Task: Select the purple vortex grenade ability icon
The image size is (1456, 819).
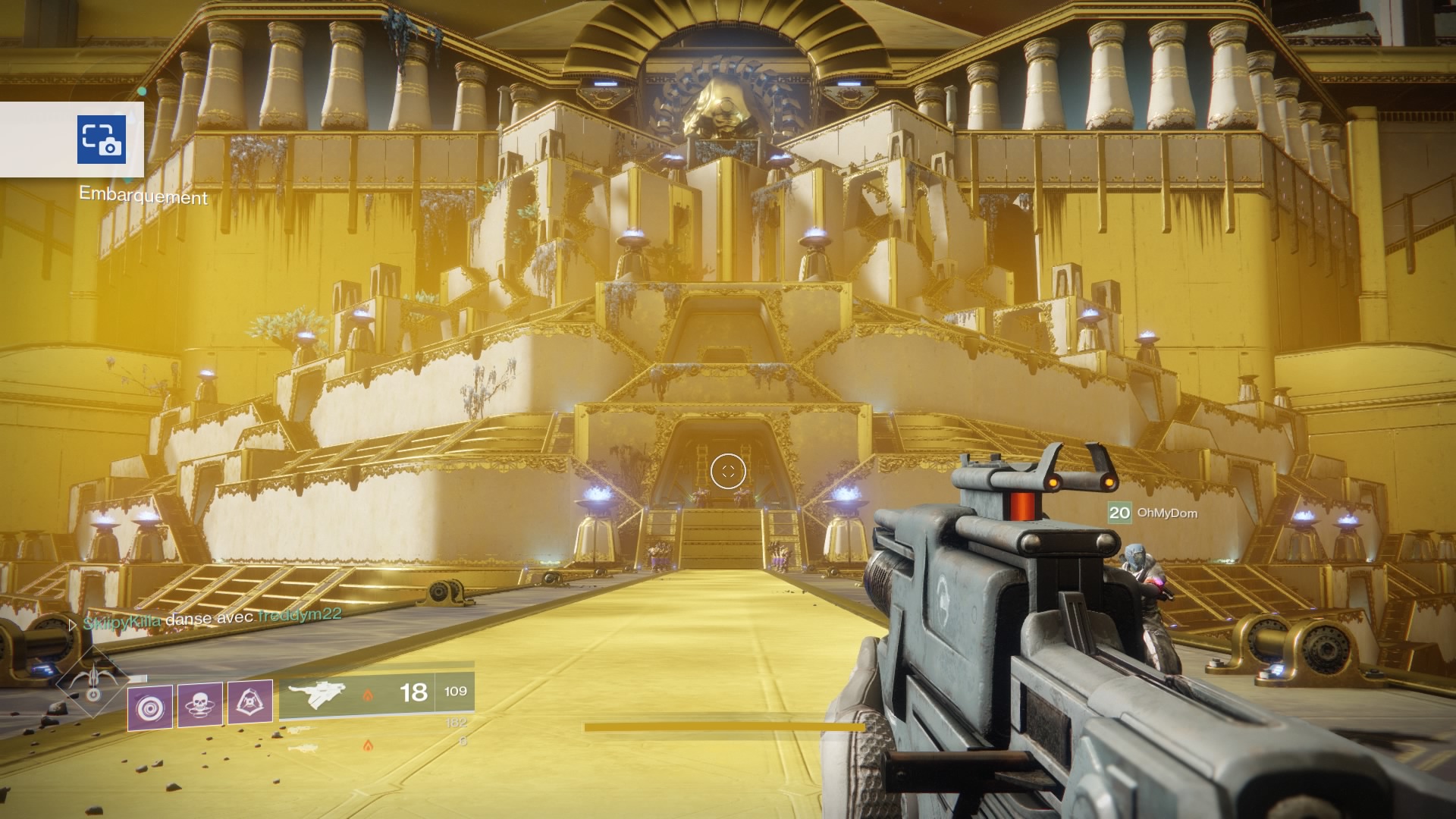Action: (149, 708)
